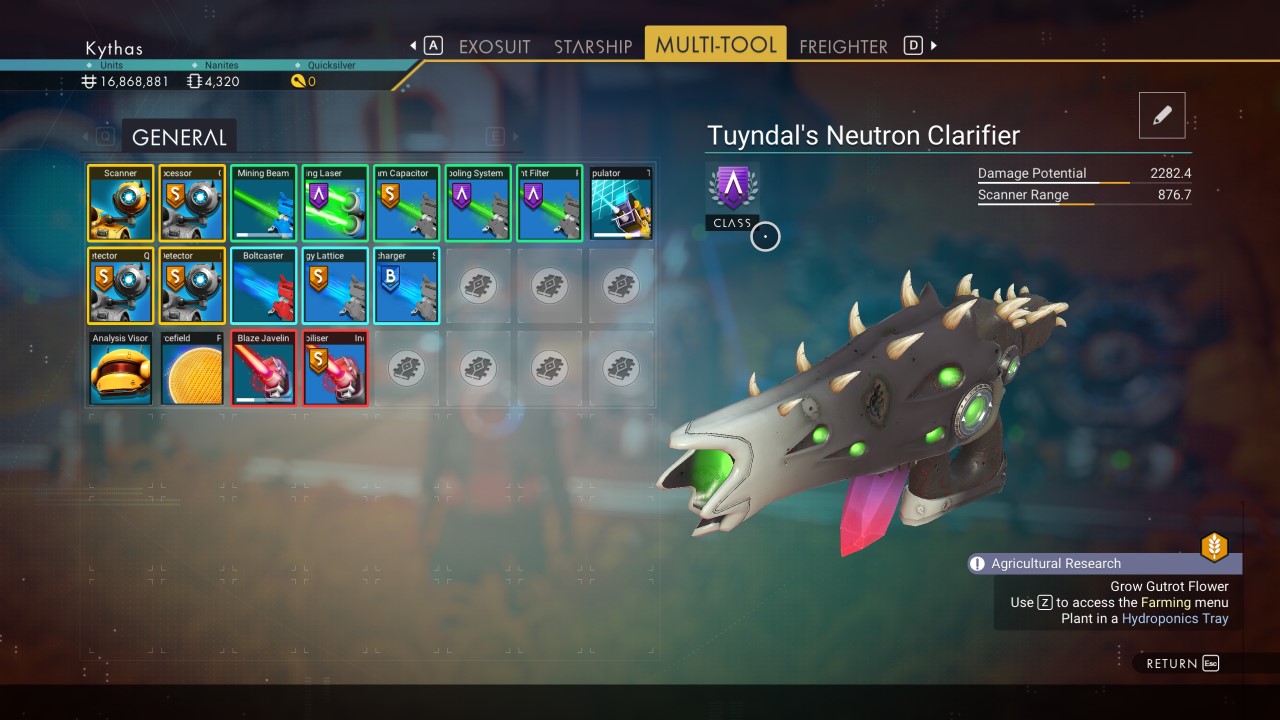Click the pencil icon to rename multi-tool
Screen dimensions: 1280x720
click(1161, 114)
